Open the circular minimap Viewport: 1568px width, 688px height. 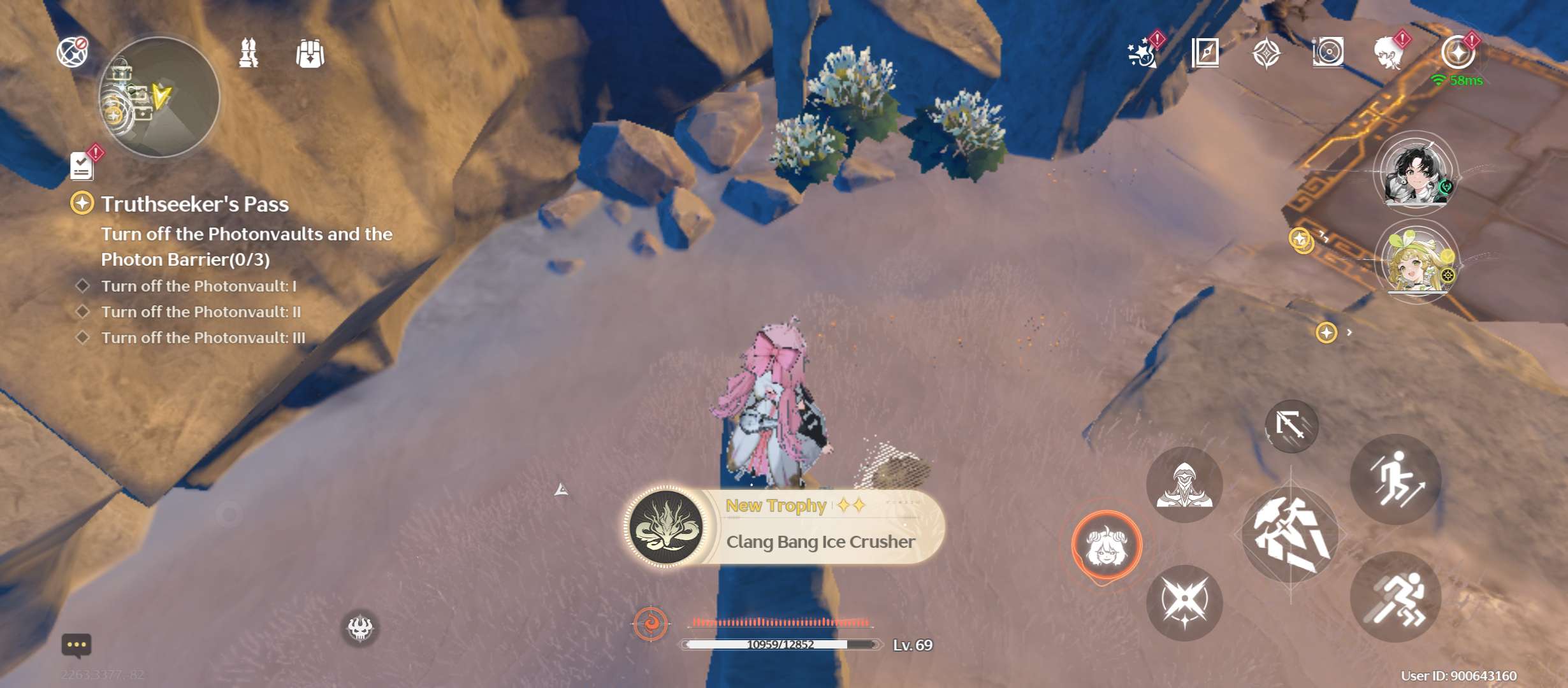coord(159,97)
